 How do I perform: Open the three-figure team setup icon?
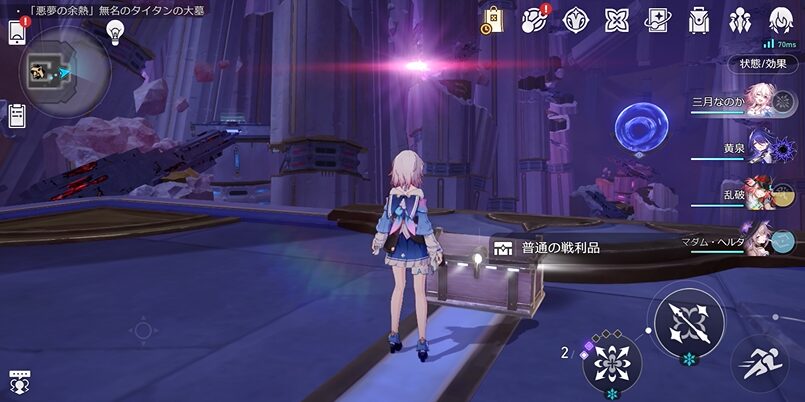740,20
